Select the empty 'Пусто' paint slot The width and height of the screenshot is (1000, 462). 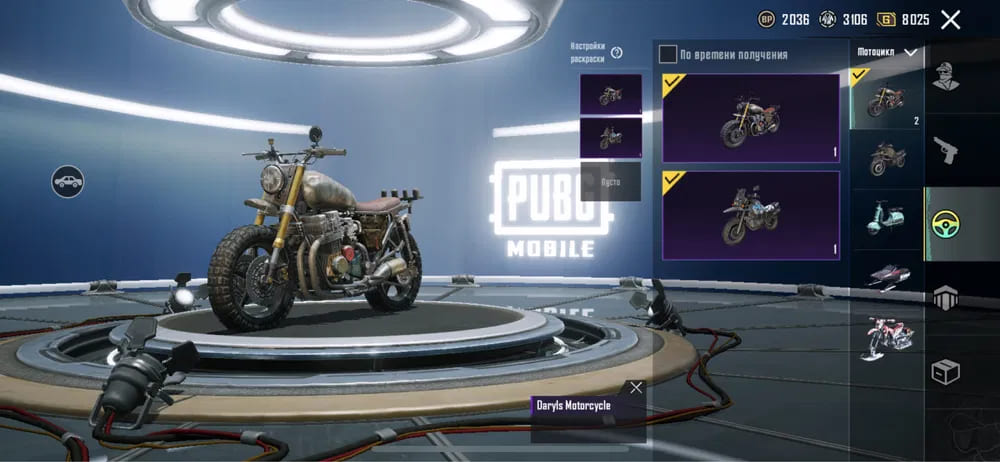click(610, 182)
